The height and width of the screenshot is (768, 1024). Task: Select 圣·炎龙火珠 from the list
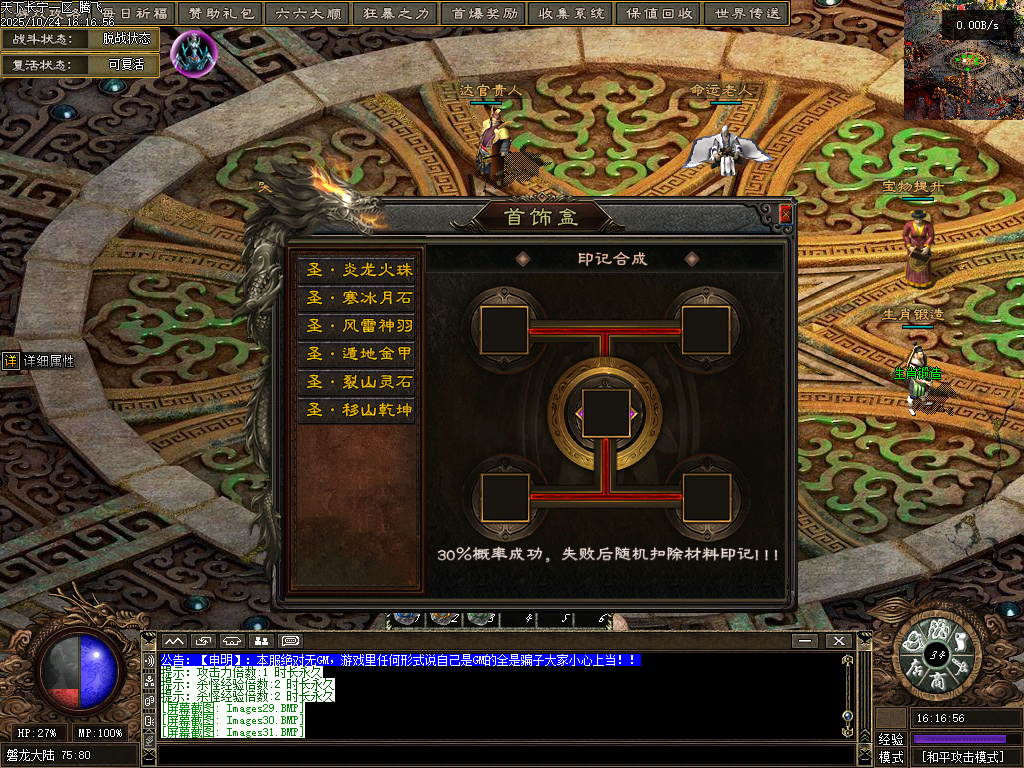(x=357, y=270)
